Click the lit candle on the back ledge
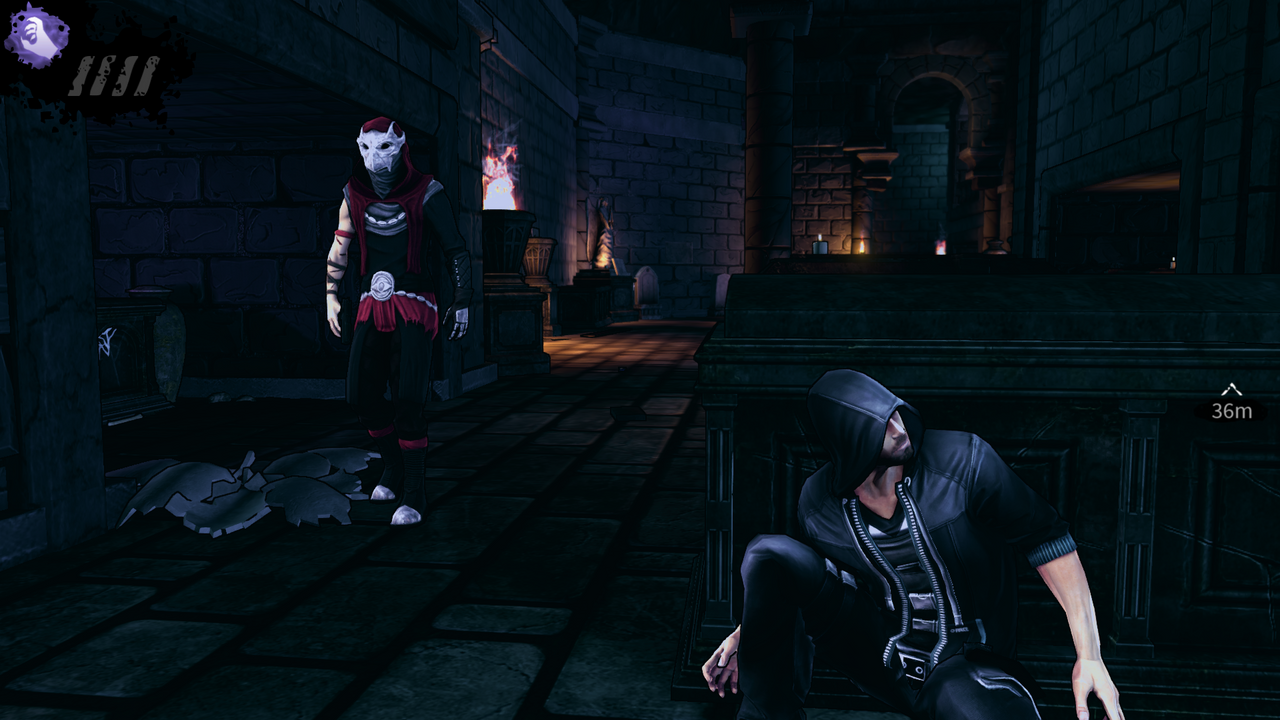Image resolution: width=1280 pixels, height=720 pixels. (819, 245)
